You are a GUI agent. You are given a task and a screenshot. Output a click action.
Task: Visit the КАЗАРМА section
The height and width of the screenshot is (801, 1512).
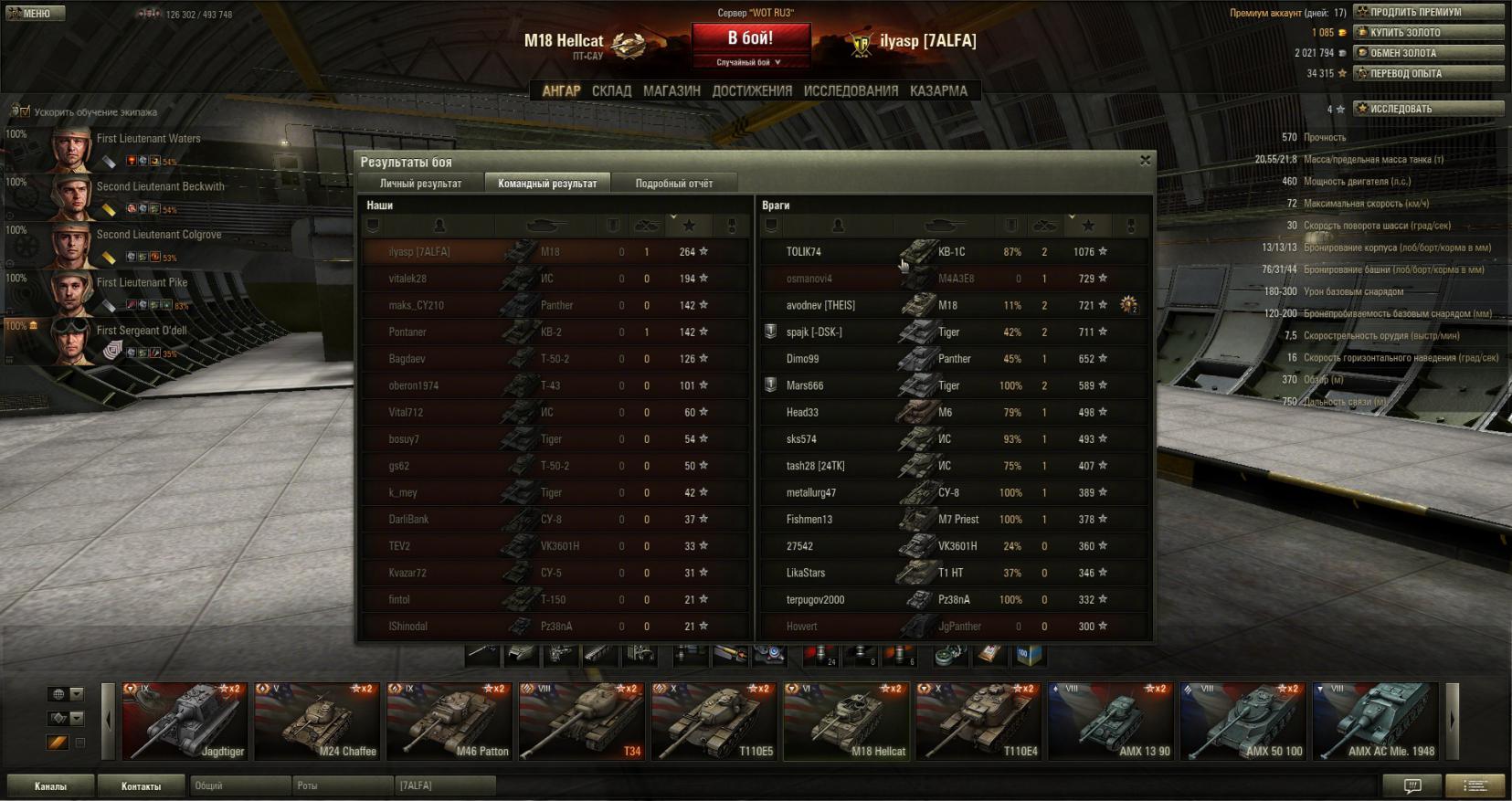click(x=938, y=91)
